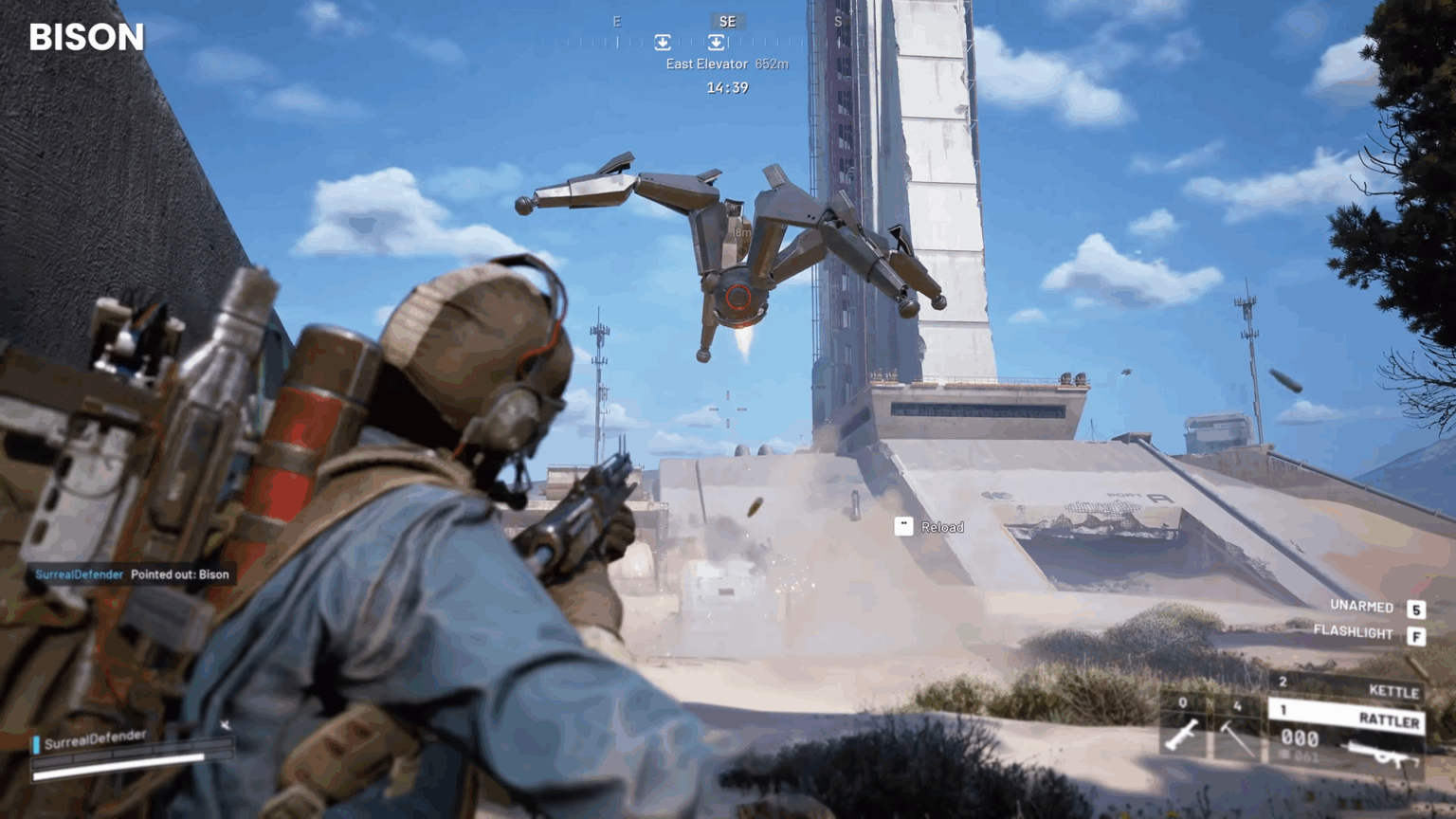Screen dimensions: 1456x819
Task: Click the Pointed out: Bison notification
Action: [x=182, y=574]
